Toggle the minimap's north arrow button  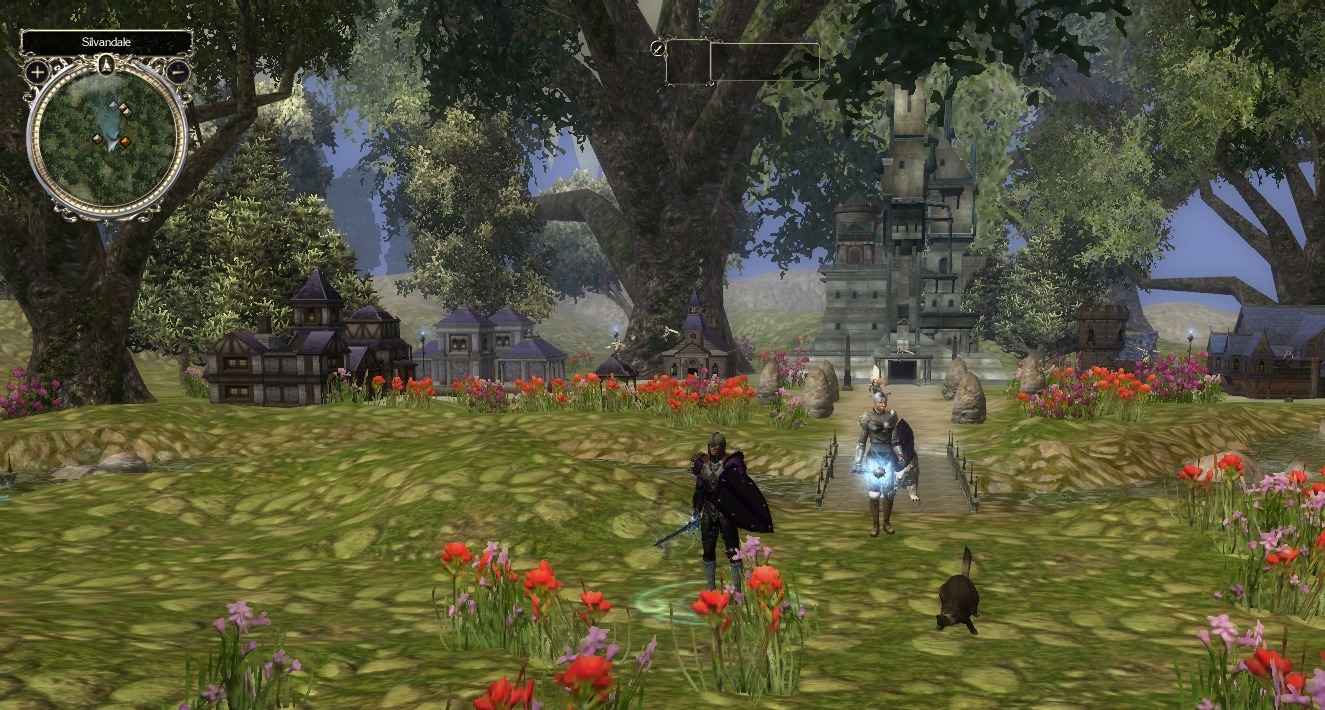(107, 66)
